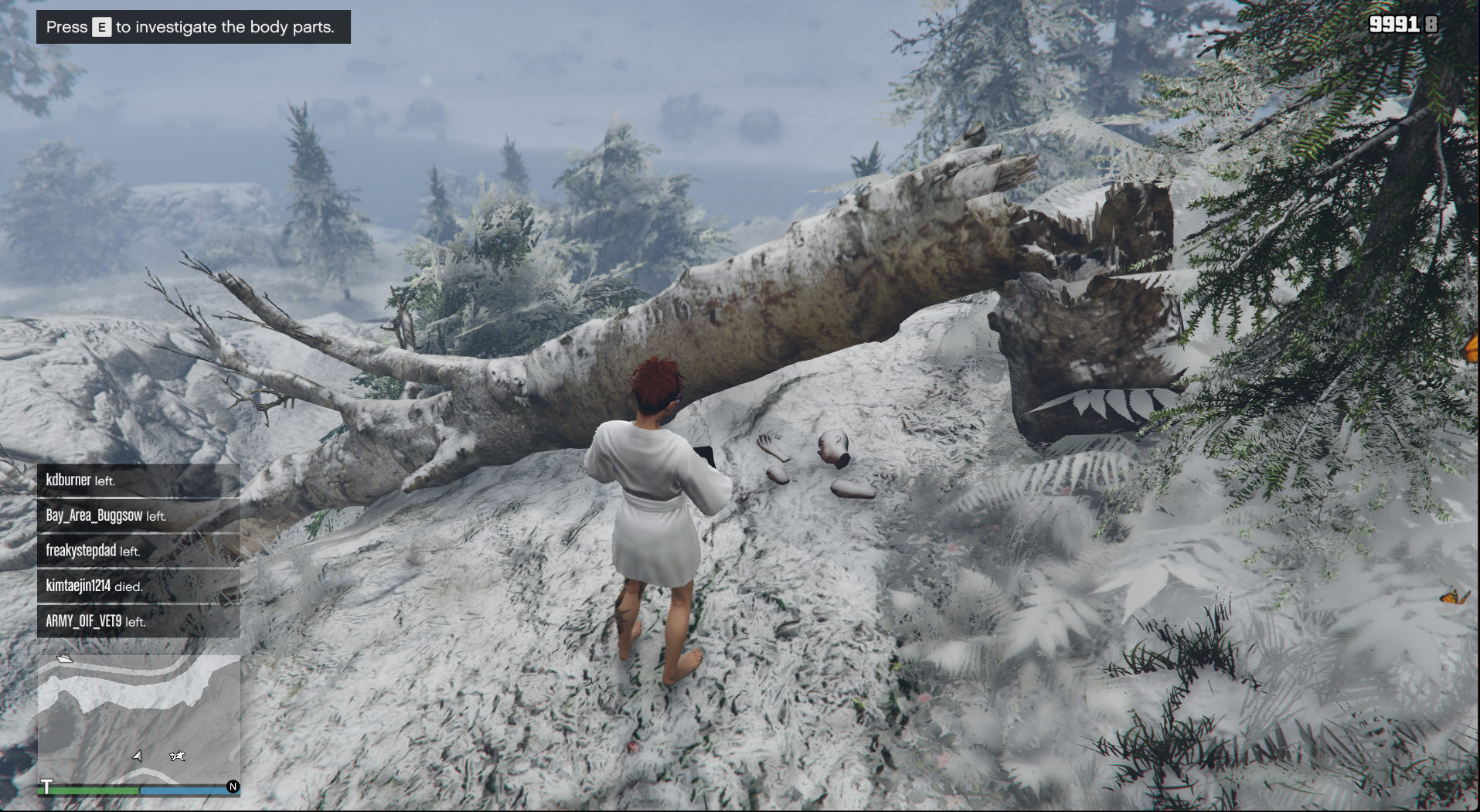Click the north N marker on minimap
Viewport: 1480px width, 812px height.
[233, 787]
